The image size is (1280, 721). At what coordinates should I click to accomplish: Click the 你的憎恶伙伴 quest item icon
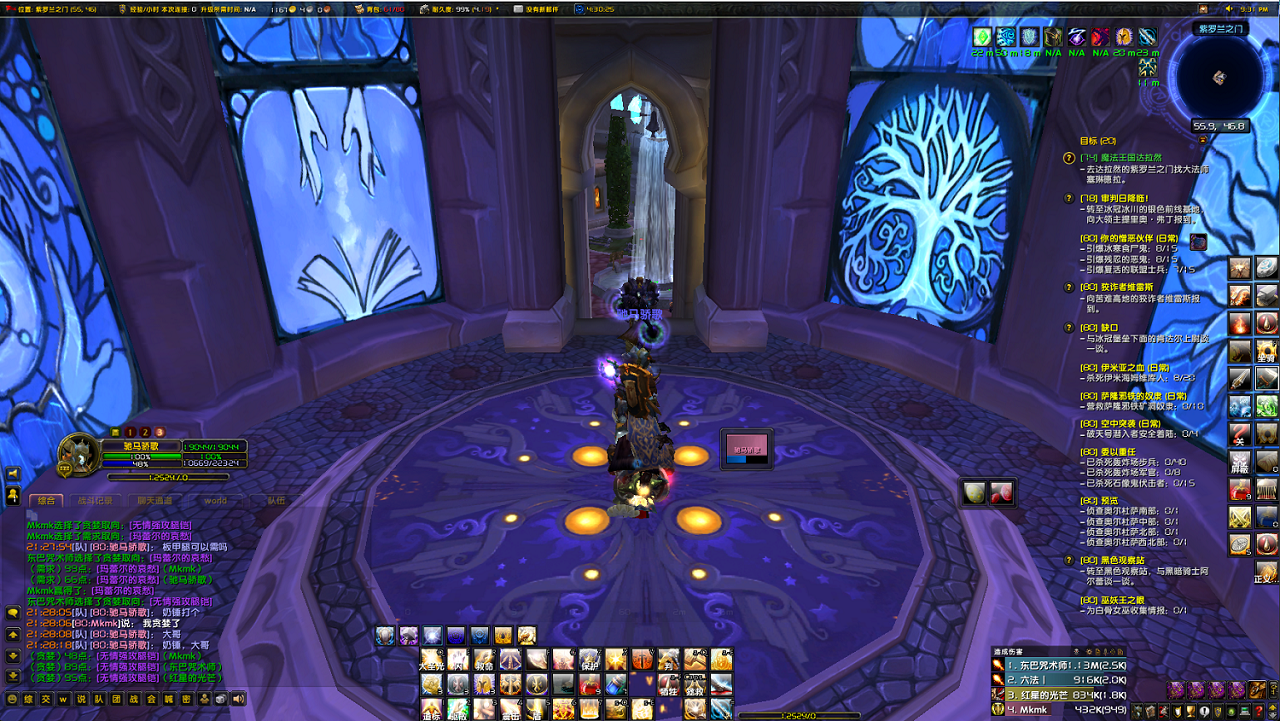pyautogui.click(x=1197, y=242)
